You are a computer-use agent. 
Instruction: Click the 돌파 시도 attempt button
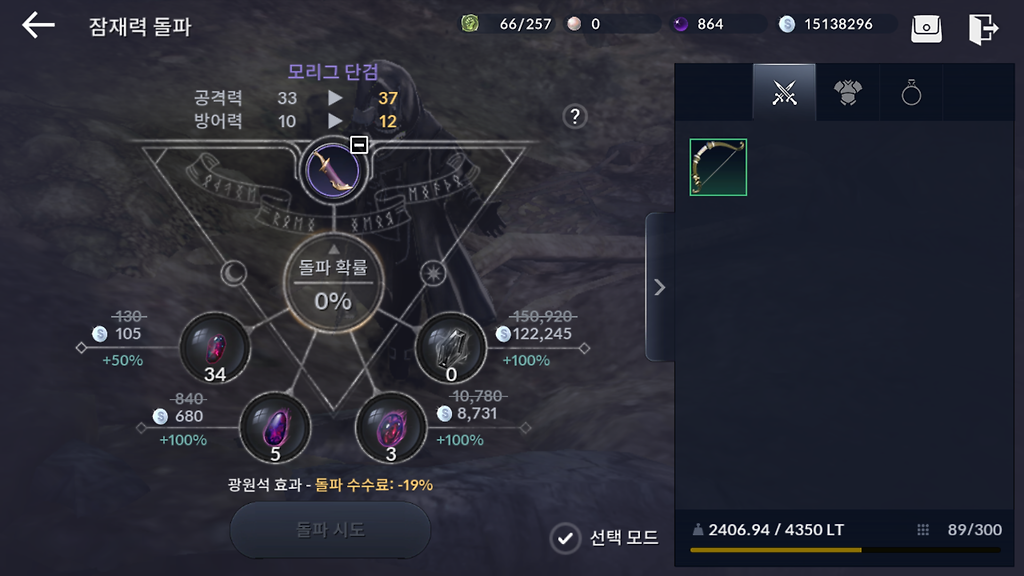[330, 530]
